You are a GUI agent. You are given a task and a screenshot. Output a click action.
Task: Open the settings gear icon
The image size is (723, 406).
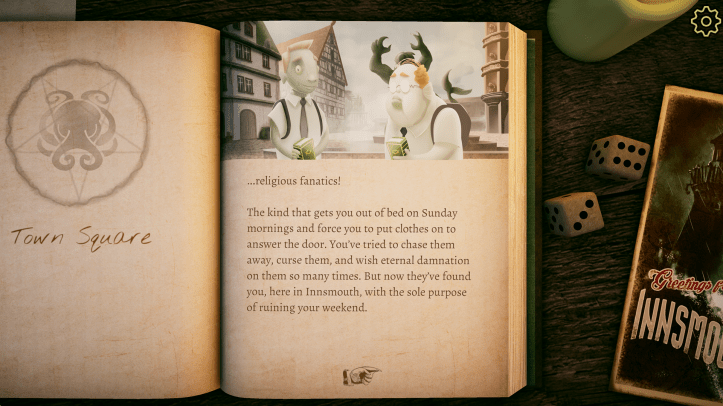point(704,20)
